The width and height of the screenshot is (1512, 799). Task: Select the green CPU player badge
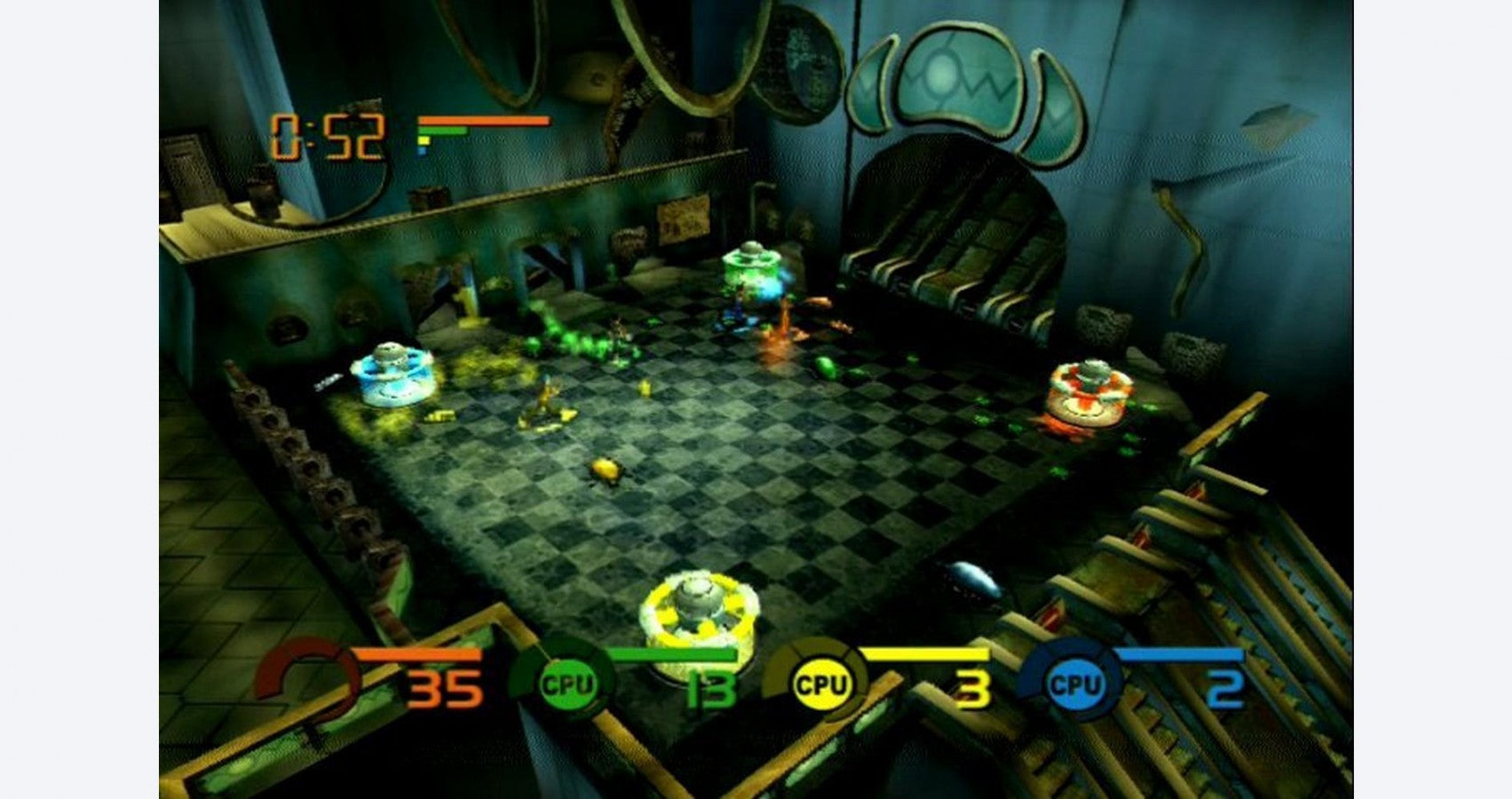click(566, 684)
